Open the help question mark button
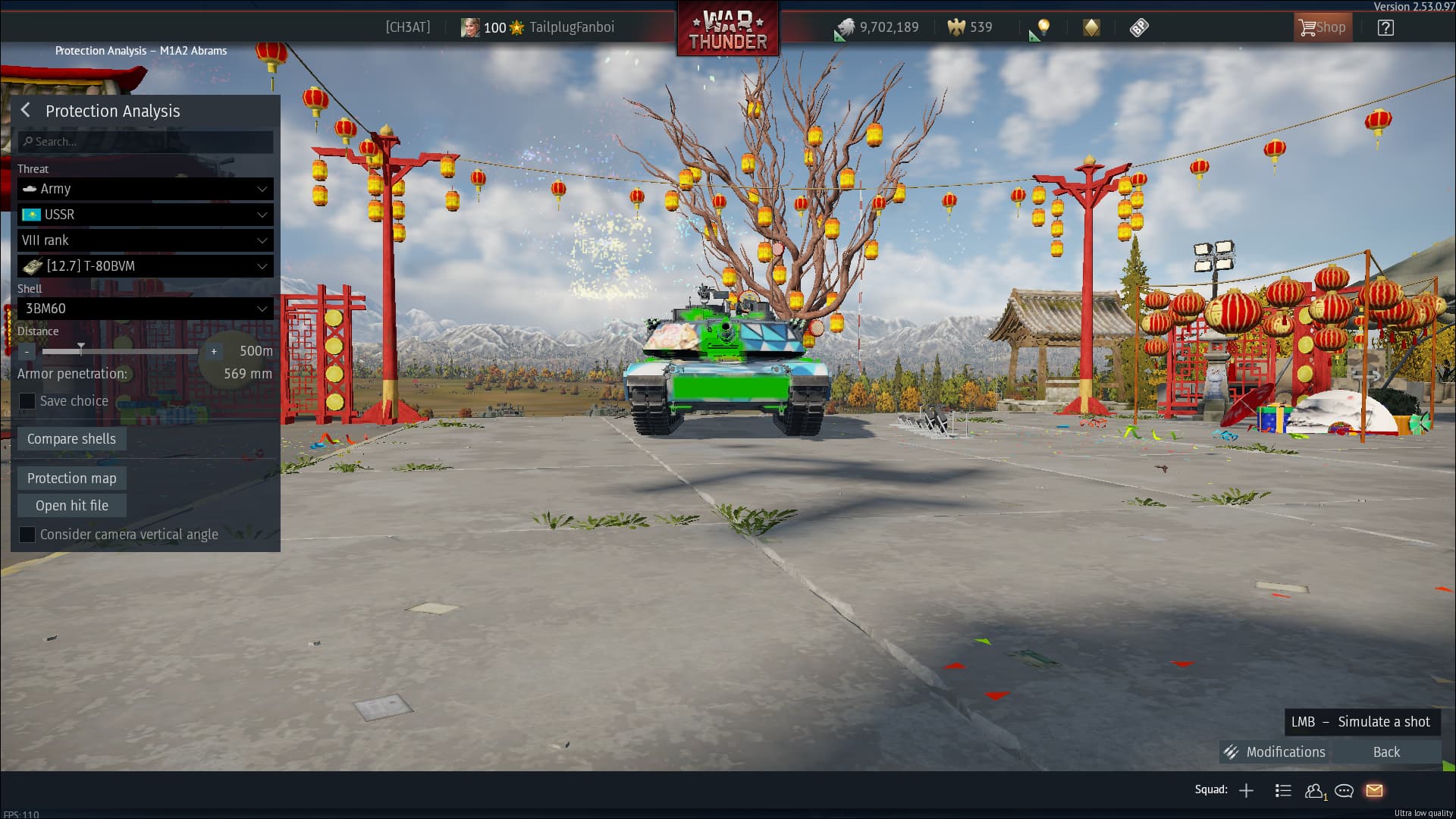 click(1385, 28)
